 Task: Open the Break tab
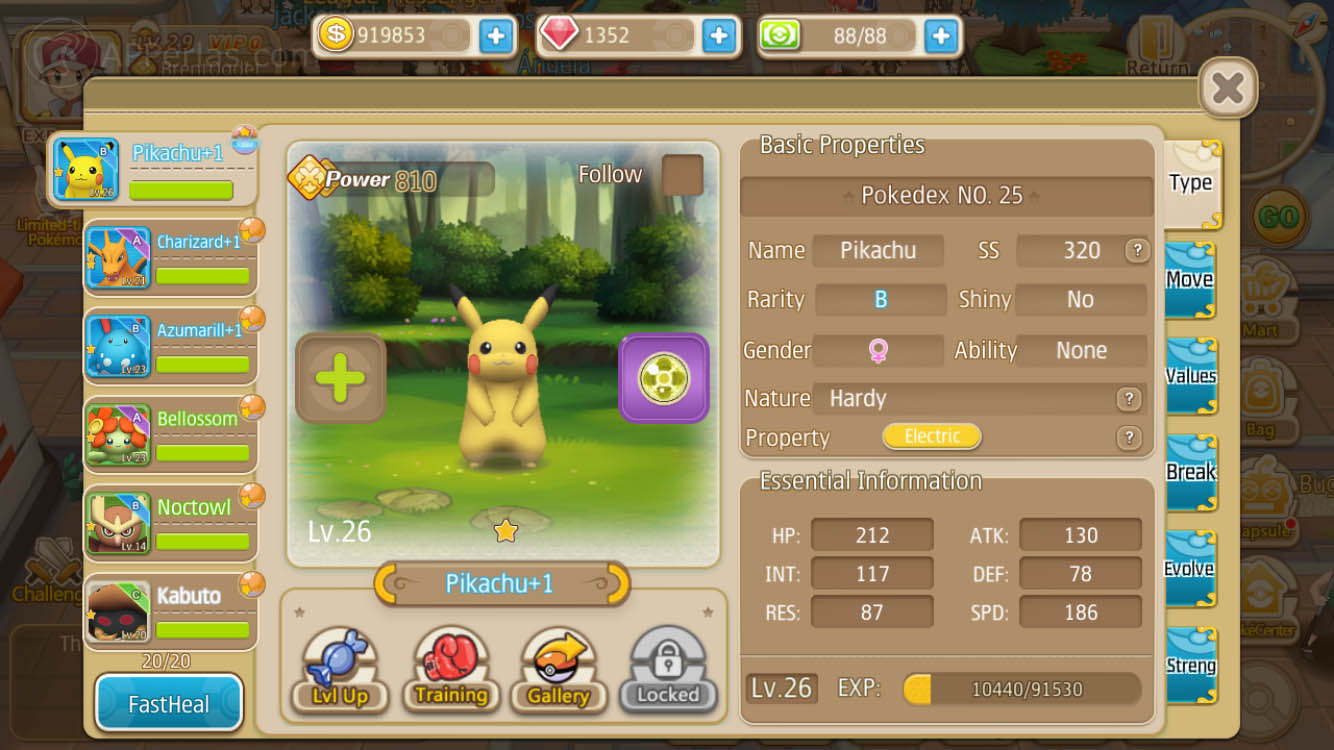pyautogui.click(x=1190, y=472)
